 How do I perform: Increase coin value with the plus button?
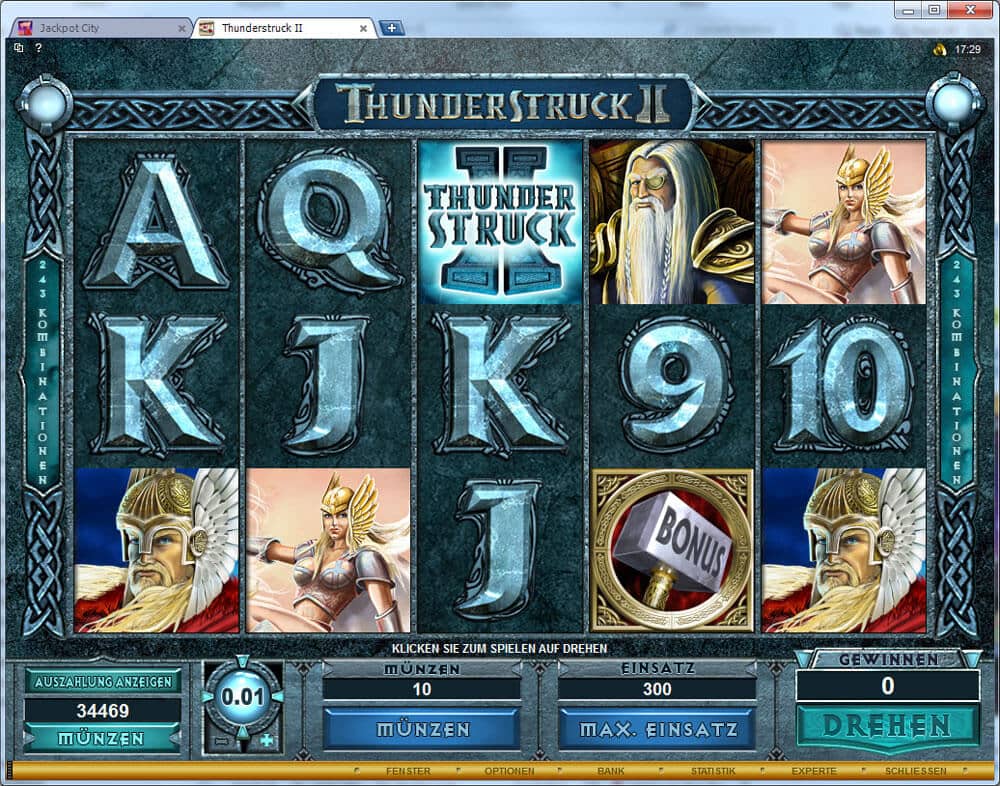(x=266, y=741)
